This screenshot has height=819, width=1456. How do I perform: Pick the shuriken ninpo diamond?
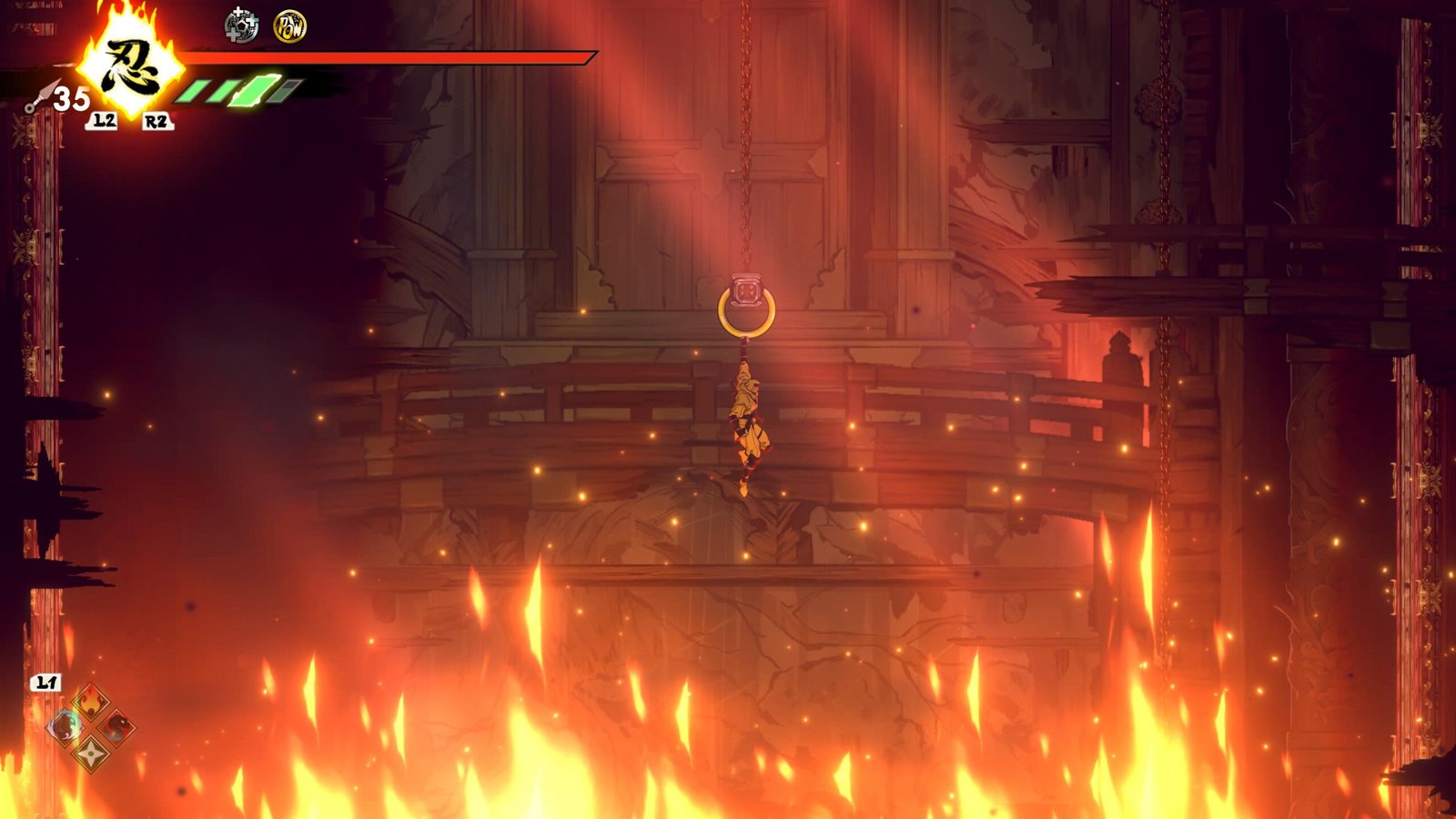(91, 753)
